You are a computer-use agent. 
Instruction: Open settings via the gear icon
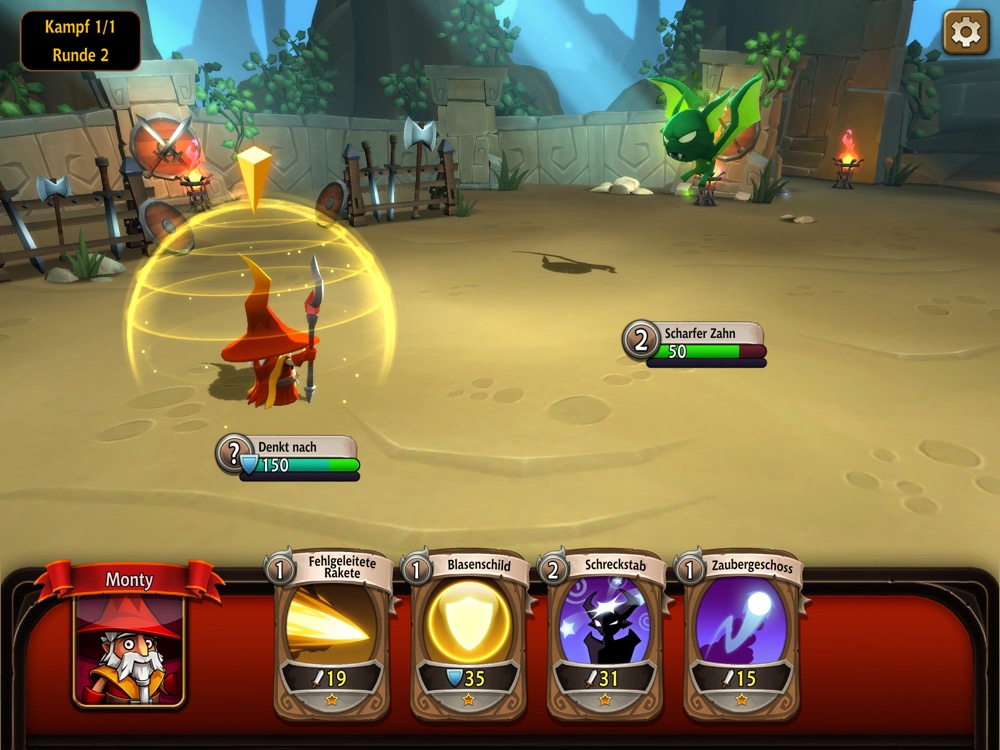click(x=965, y=33)
